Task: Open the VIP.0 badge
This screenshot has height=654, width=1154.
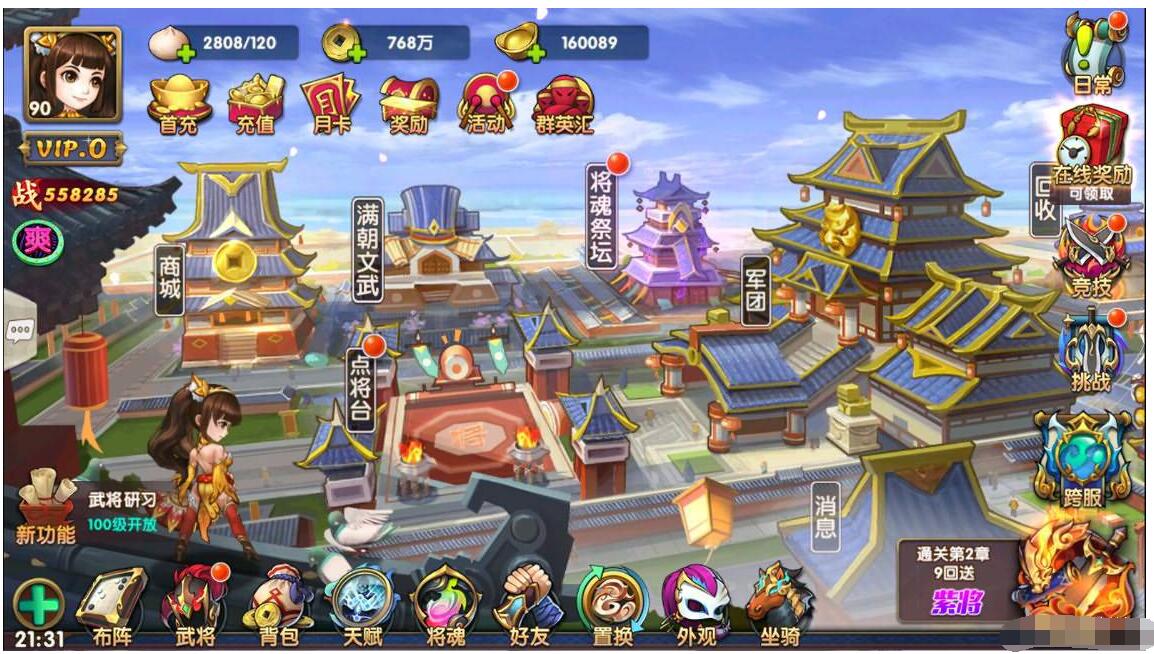Action: click(x=72, y=149)
